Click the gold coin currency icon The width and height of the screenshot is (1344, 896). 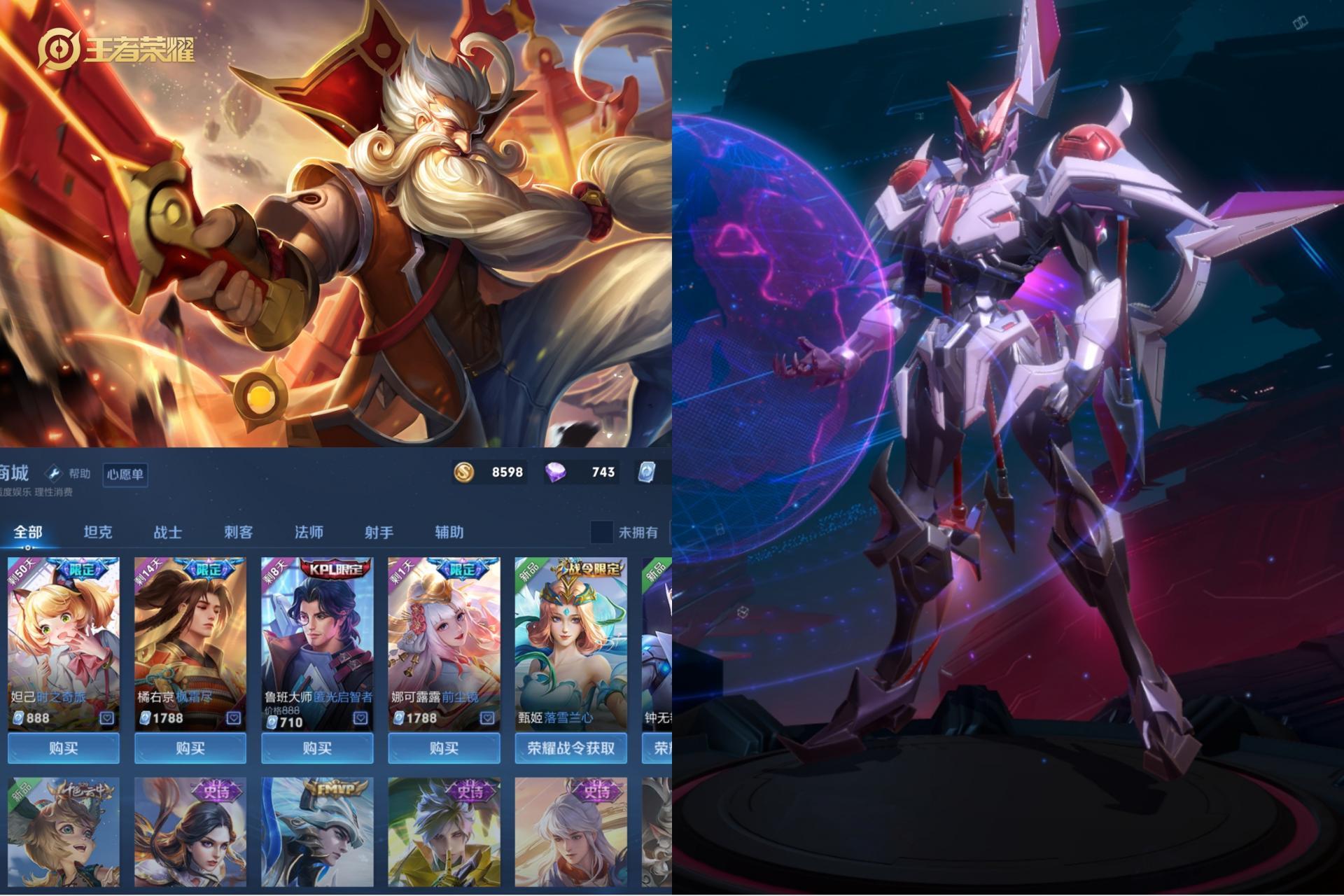(x=463, y=472)
